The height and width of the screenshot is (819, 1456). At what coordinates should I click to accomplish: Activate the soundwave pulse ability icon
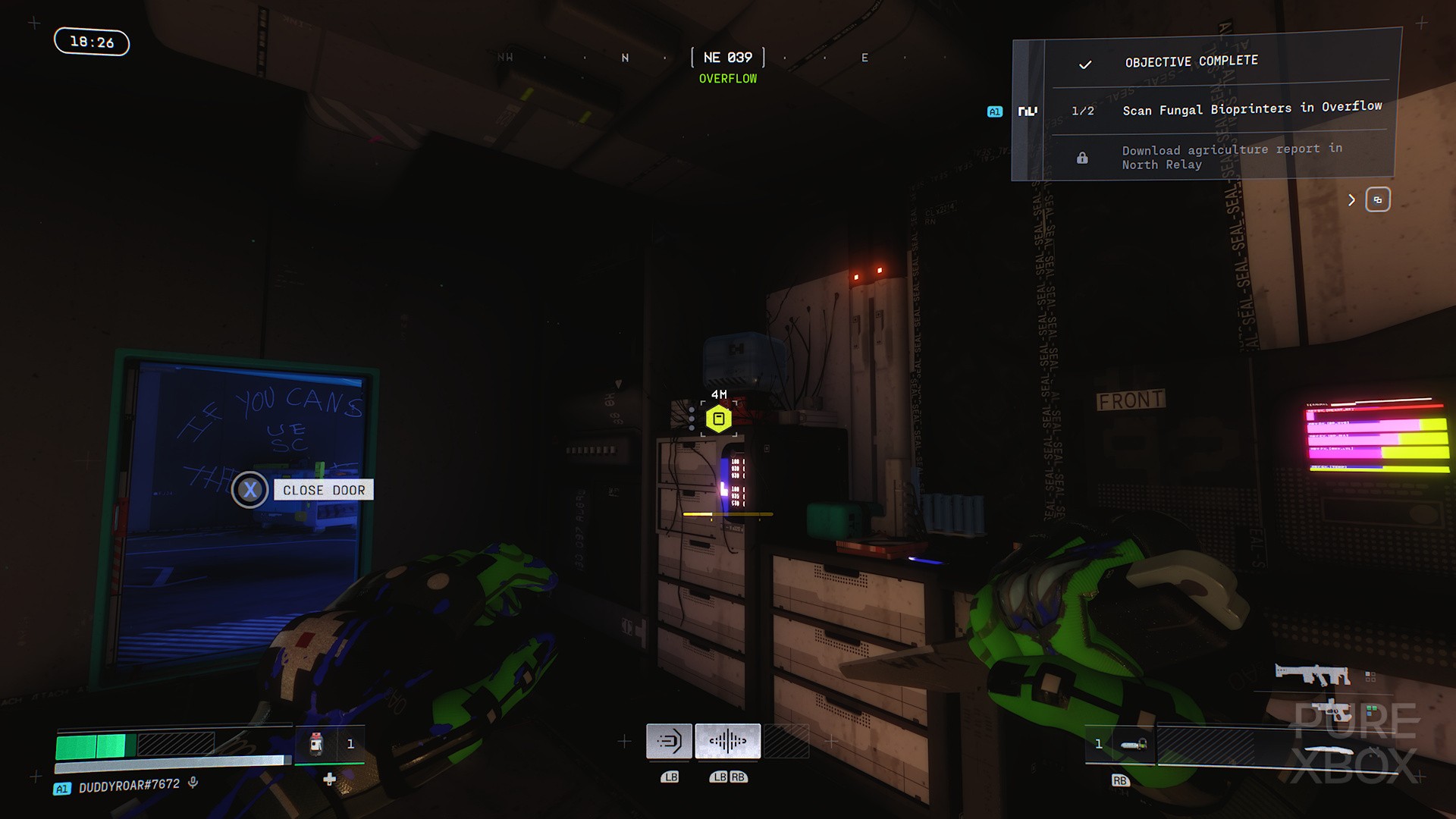click(x=727, y=741)
